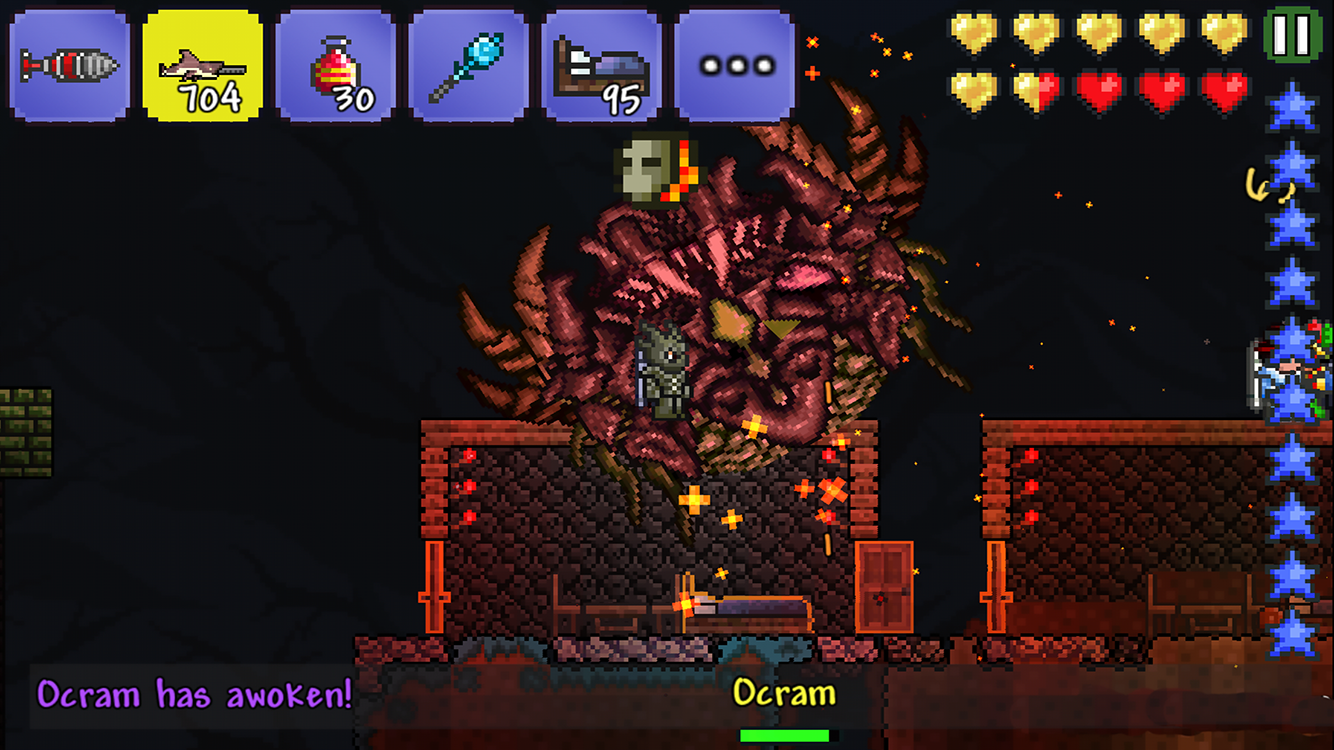Select the drill in the first hotbar slot

[x=68, y=62]
